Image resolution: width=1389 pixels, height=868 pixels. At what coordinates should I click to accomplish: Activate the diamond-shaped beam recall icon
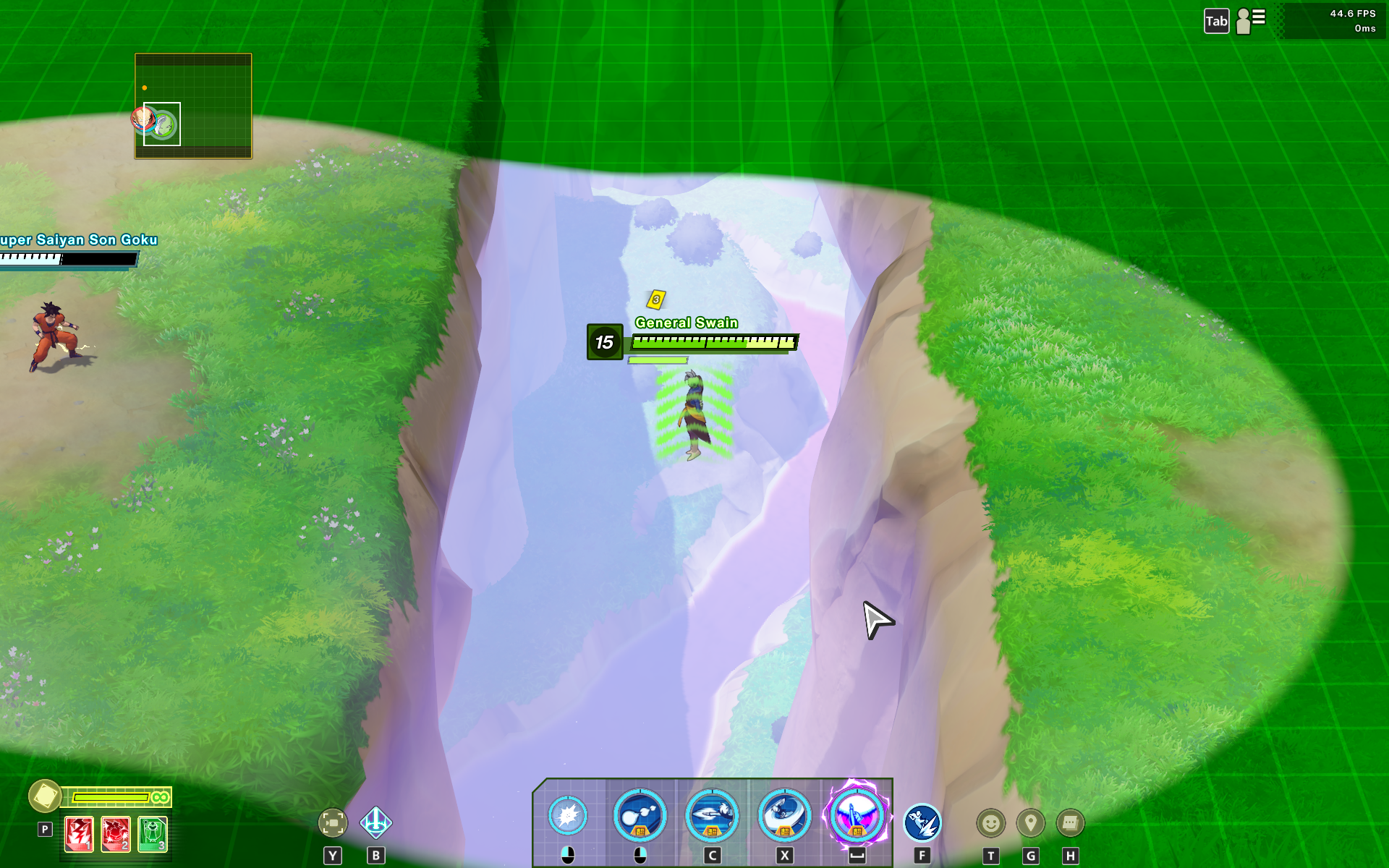coord(376,822)
